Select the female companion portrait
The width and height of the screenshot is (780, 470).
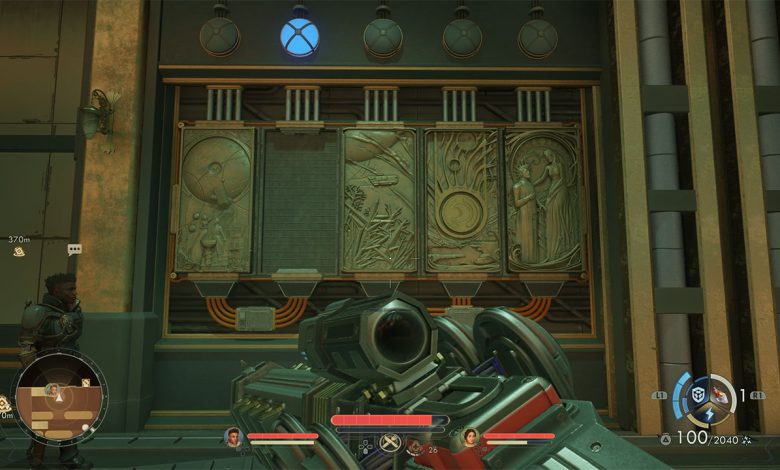point(470,436)
